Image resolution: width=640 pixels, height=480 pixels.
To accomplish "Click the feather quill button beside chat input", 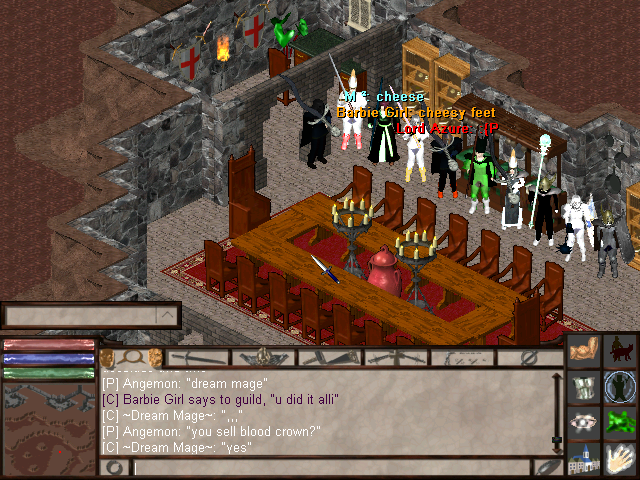I will 547,467.
